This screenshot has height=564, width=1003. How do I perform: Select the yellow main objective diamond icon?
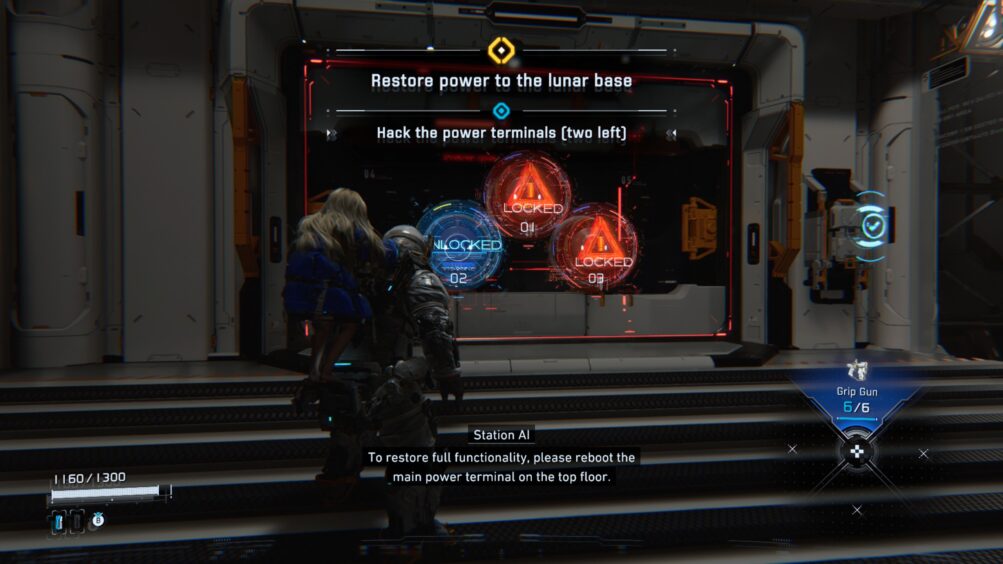[x=500, y=50]
